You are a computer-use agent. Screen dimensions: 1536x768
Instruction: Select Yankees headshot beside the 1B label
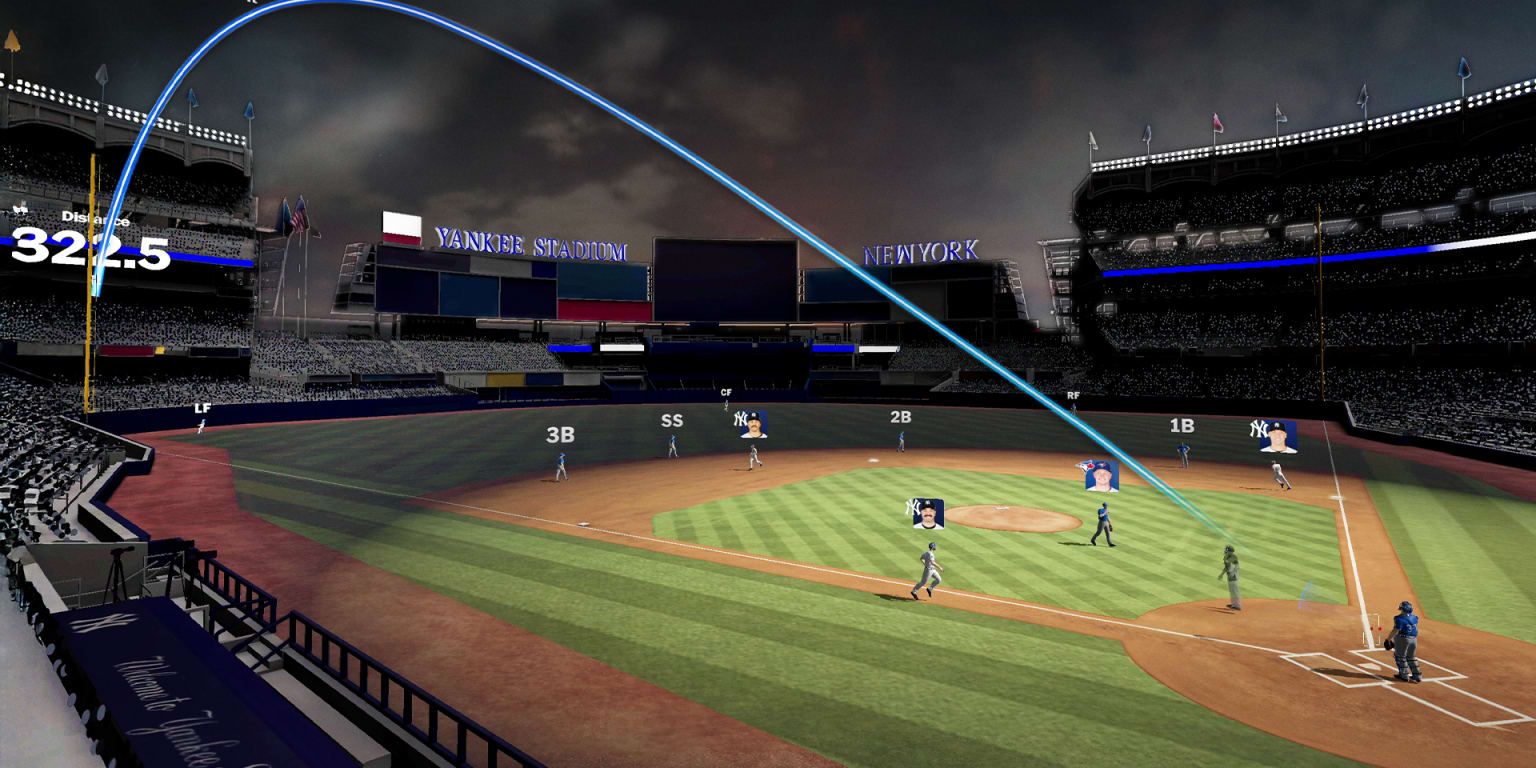point(1276,436)
